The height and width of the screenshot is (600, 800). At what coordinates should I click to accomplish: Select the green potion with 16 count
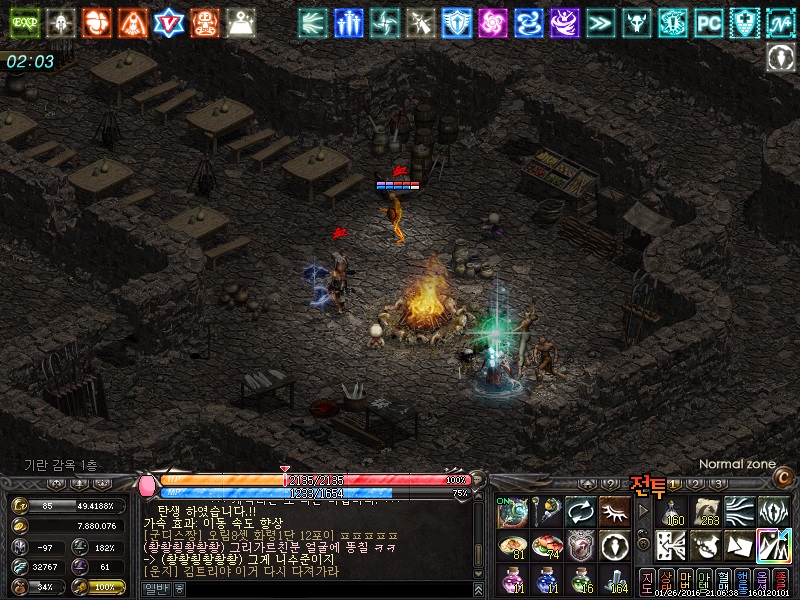coord(580,580)
